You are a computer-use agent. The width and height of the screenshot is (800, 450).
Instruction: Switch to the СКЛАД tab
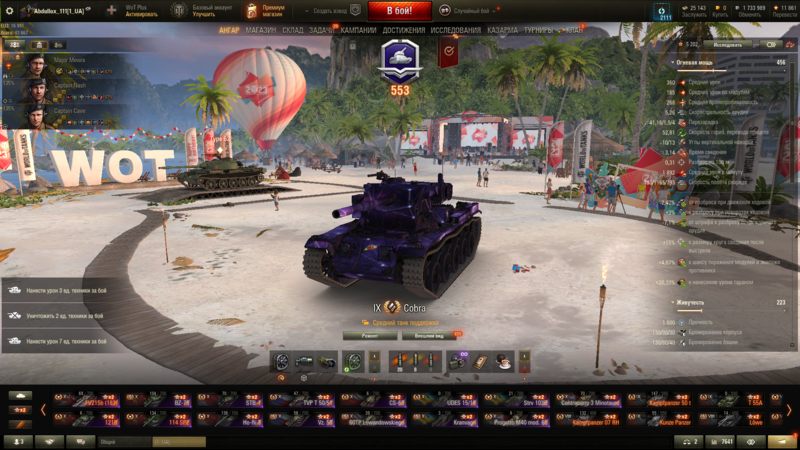coord(293,30)
